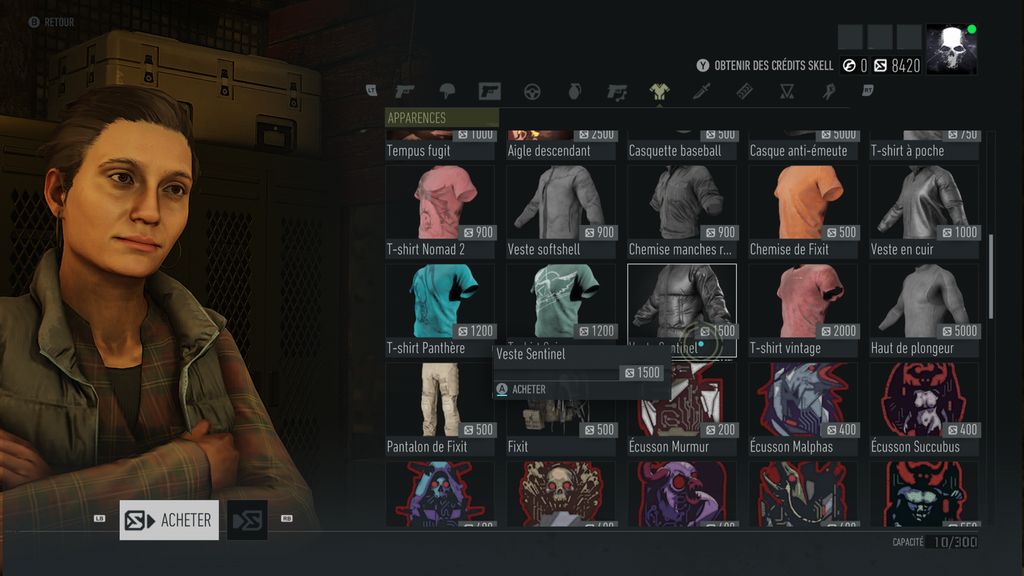
Task: Open the helmet category tab
Action: click(x=447, y=91)
